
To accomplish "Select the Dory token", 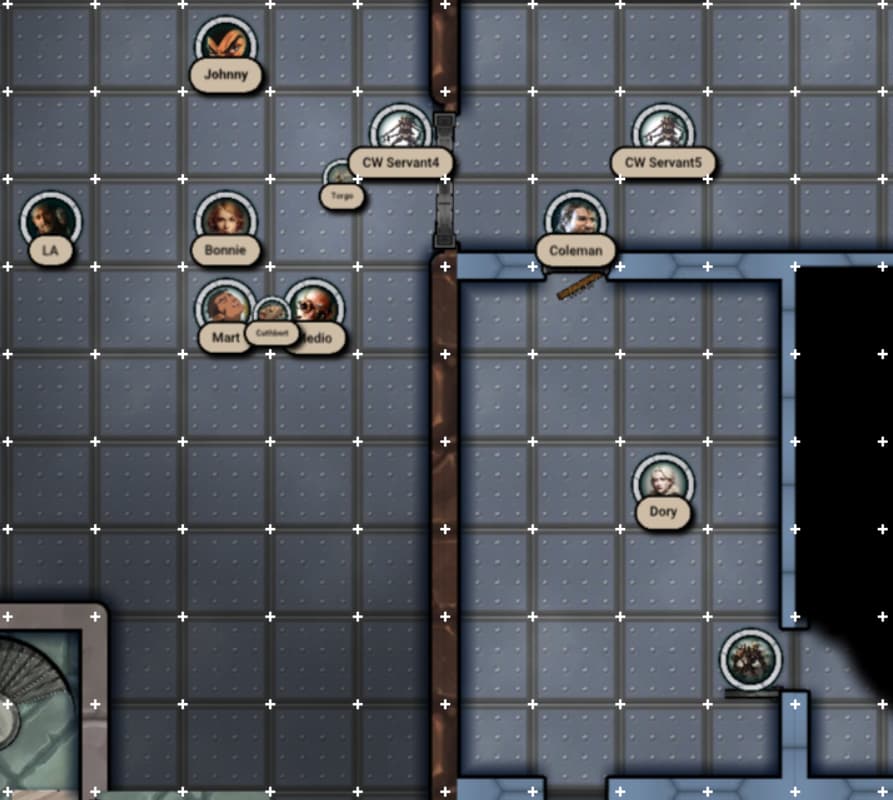I will (x=663, y=482).
